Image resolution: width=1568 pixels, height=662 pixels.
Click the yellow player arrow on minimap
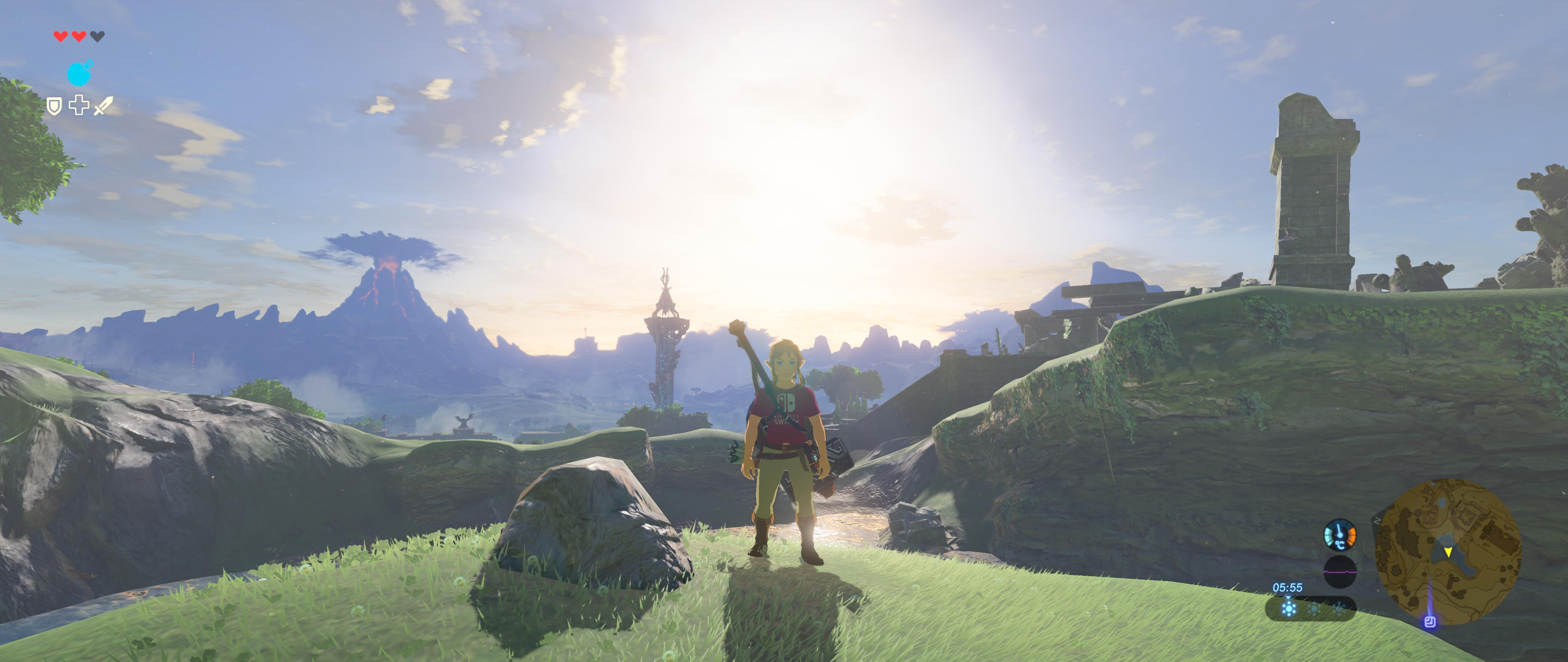1448,552
